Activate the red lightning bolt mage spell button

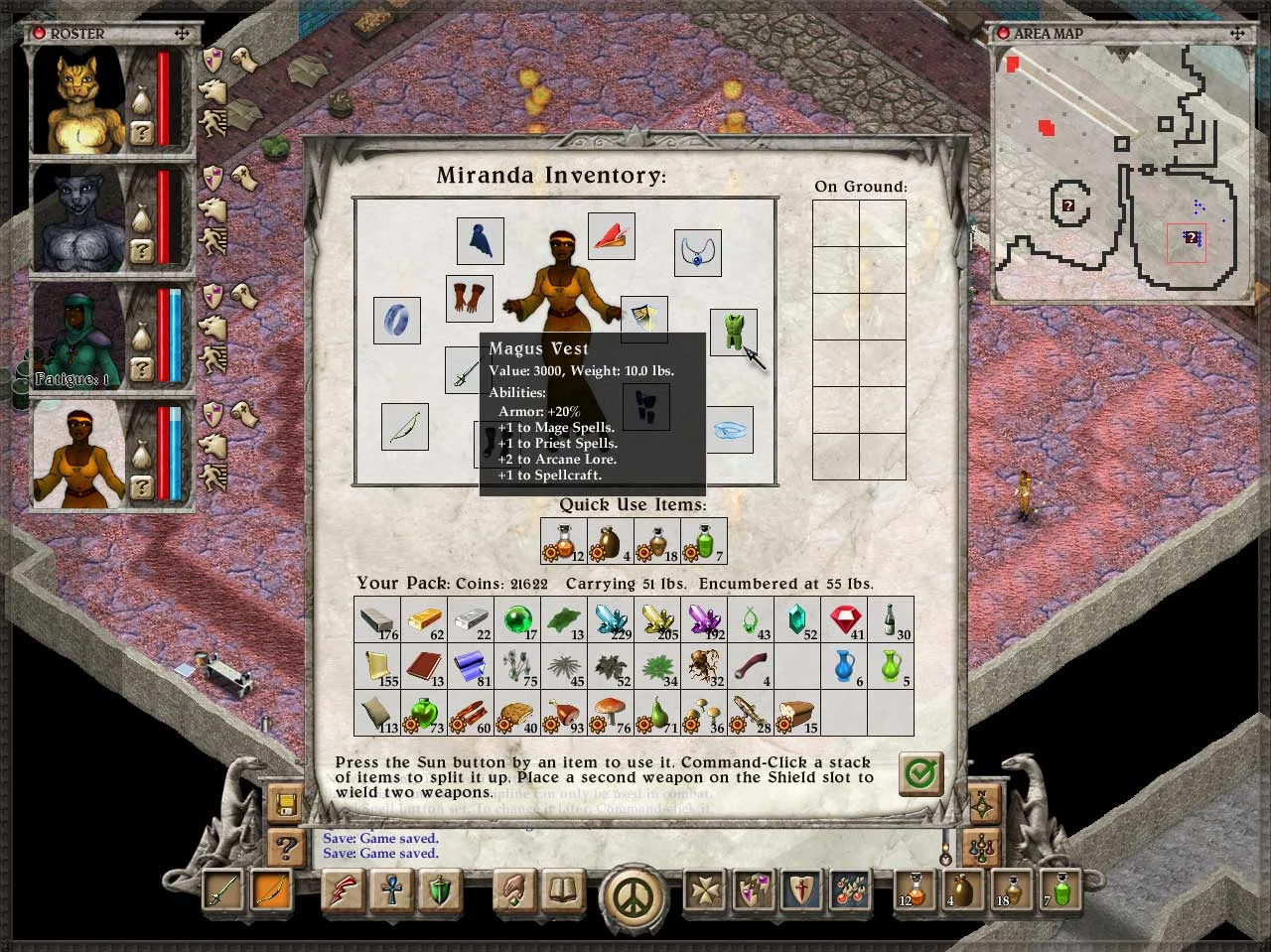343,890
